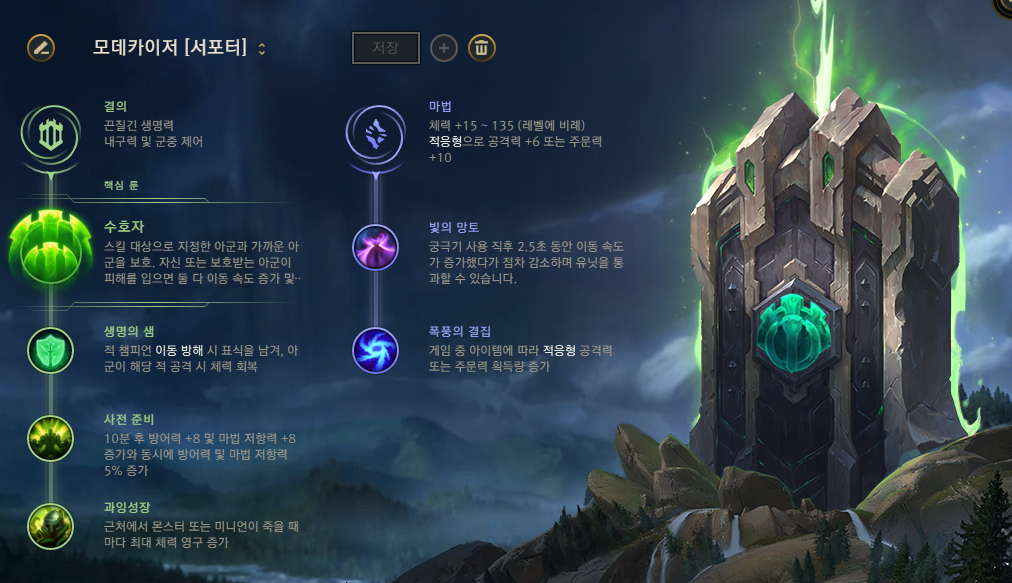Click the pencil edit rune page icon

click(x=41, y=47)
